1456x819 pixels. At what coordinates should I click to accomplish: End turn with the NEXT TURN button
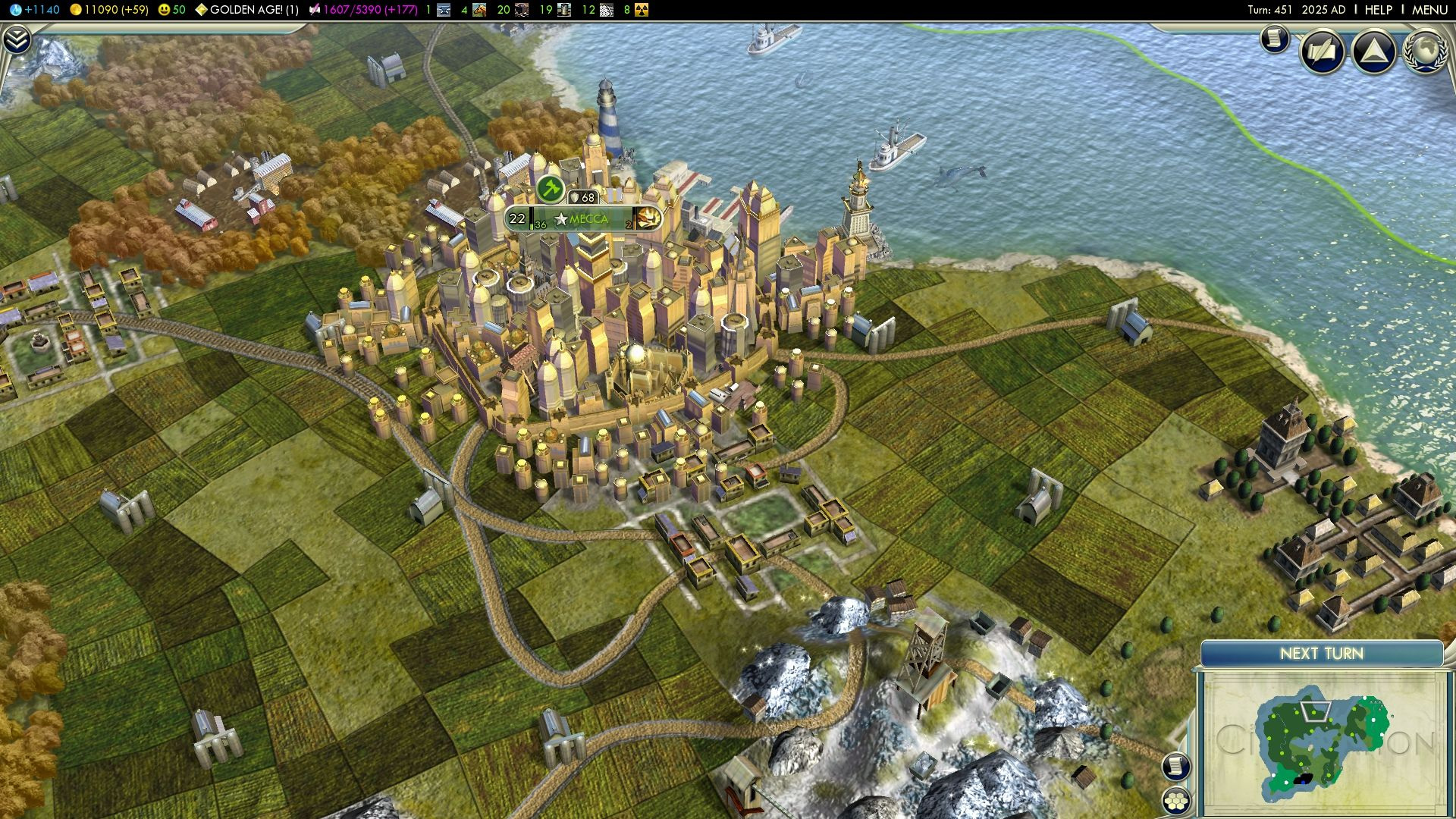(x=1321, y=654)
